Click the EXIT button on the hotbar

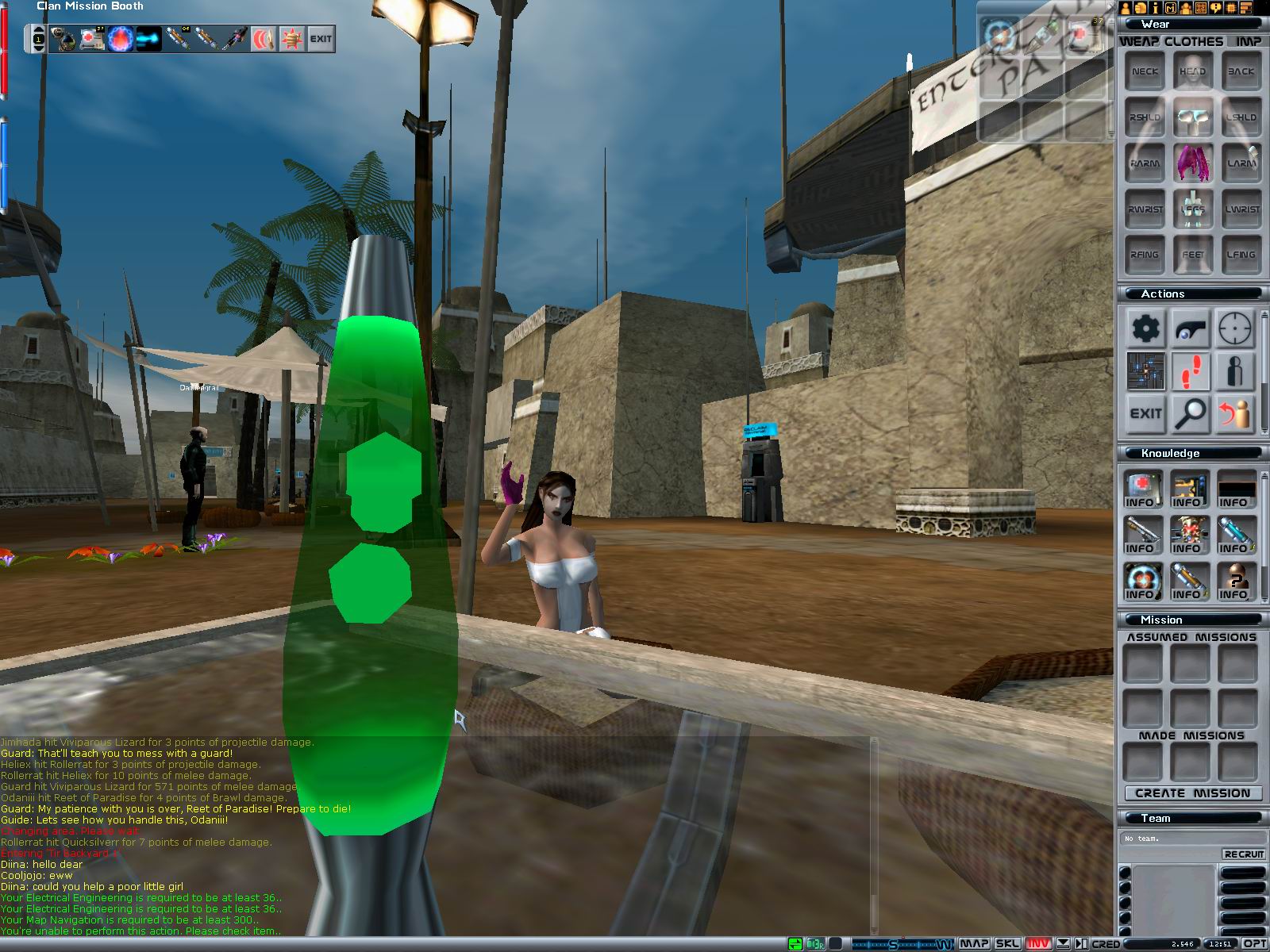[321, 39]
